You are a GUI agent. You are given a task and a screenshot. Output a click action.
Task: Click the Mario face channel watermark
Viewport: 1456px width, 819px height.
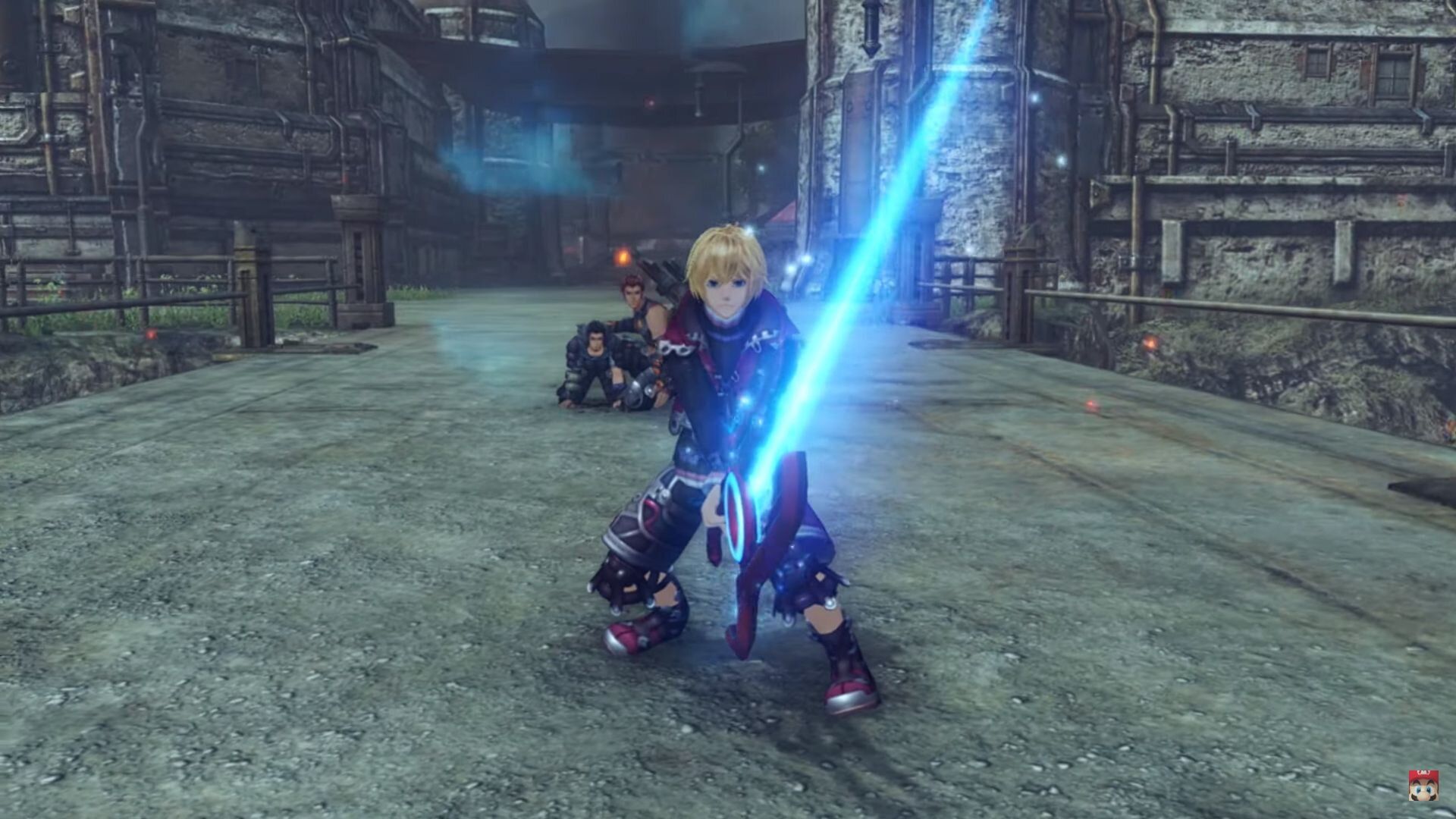[1423, 786]
